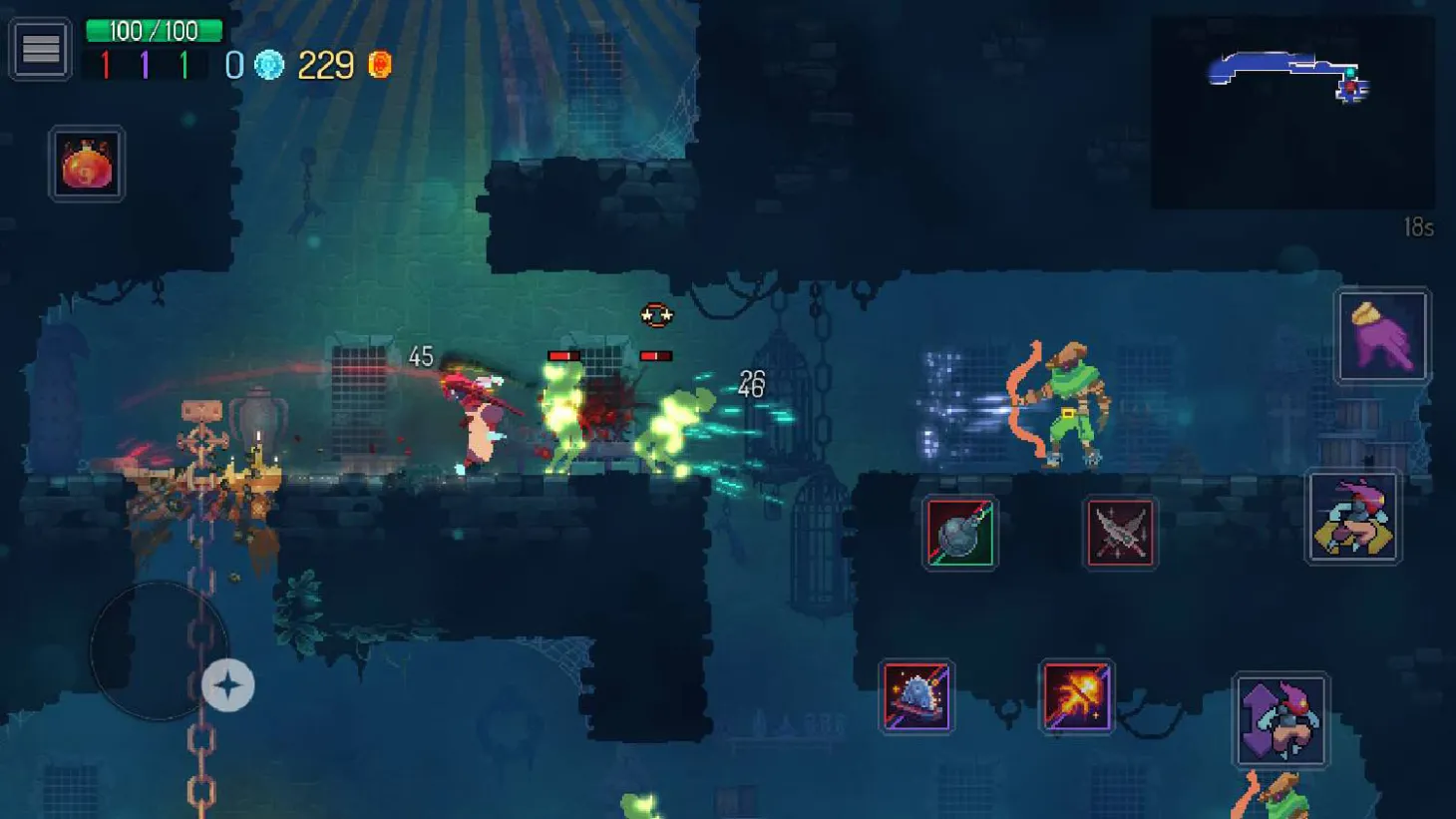The height and width of the screenshot is (819, 1456).
Task: Tap the interact star button
Action: [228, 685]
